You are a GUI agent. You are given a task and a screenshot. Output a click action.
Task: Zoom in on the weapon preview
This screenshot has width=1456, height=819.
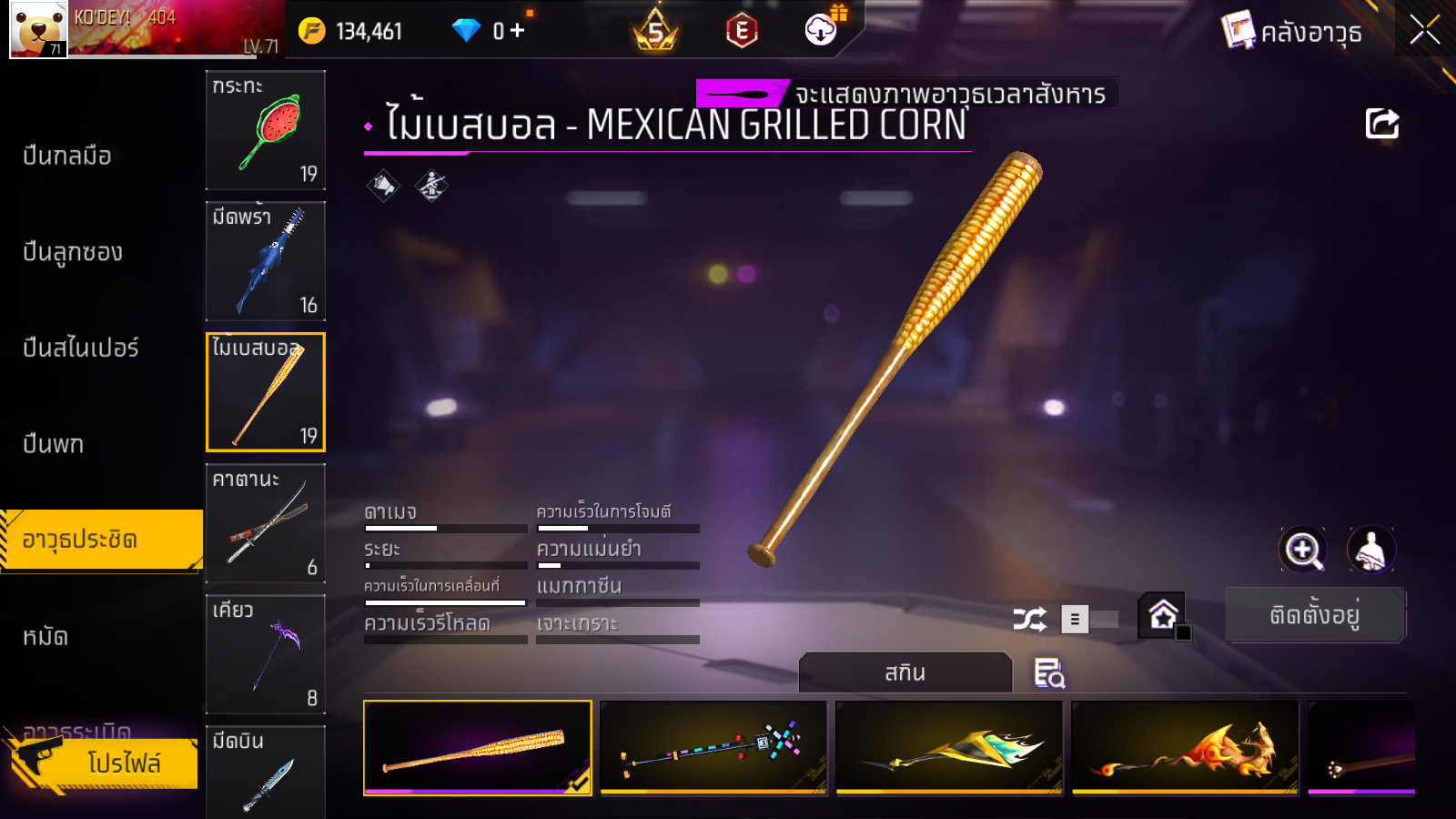tap(1303, 550)
